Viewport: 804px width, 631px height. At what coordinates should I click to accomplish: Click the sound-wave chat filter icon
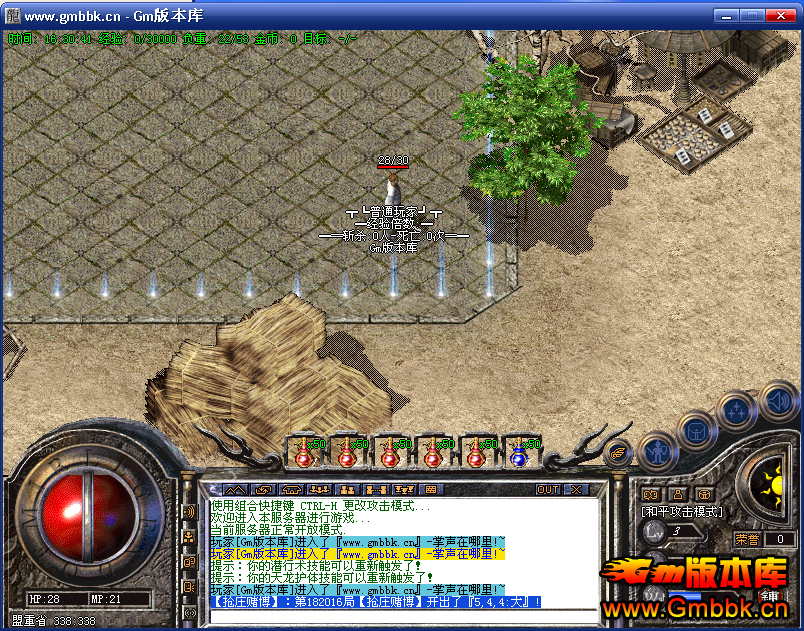[x=189, y=512]
